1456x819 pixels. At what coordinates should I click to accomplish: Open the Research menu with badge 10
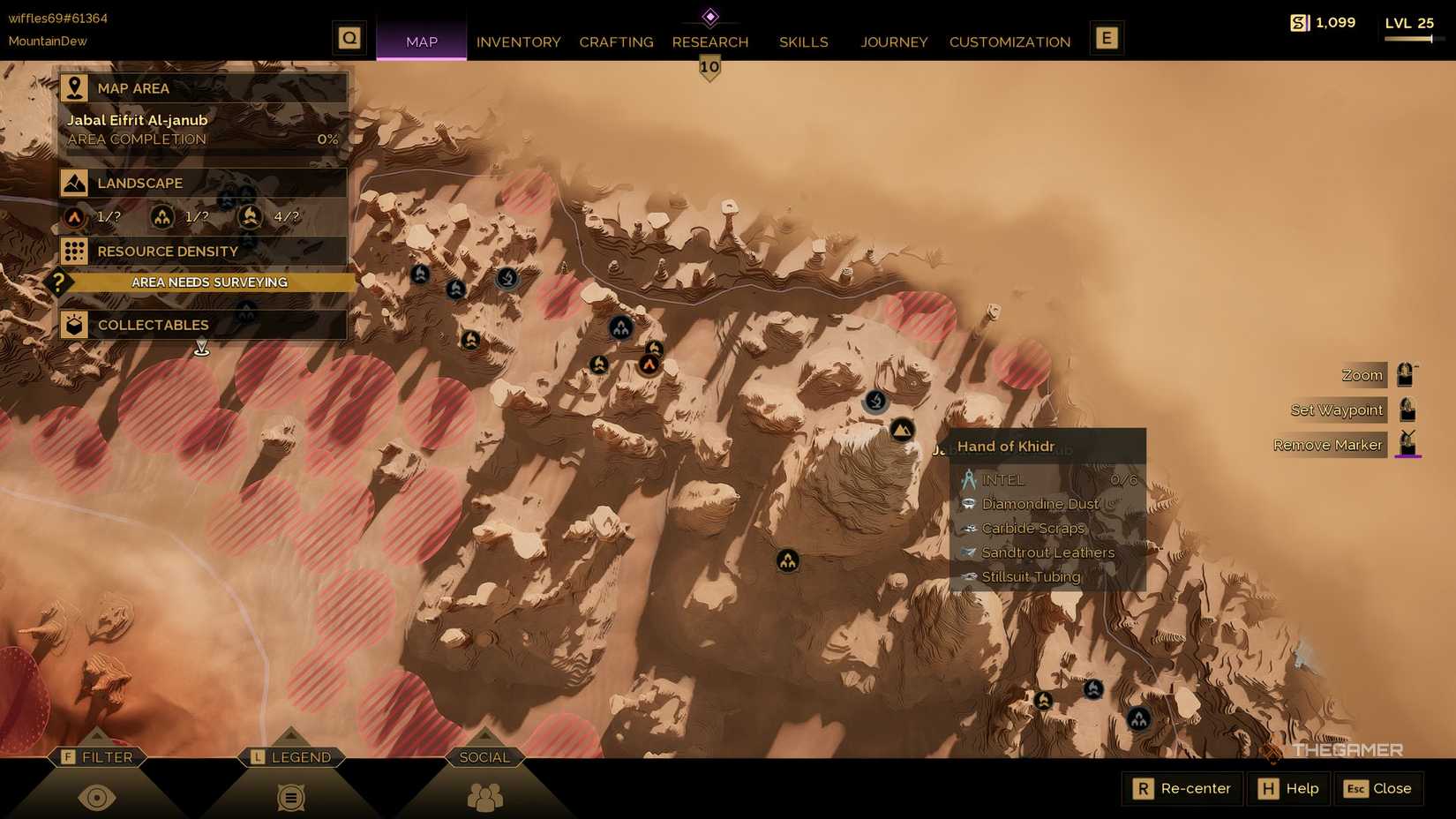(x=709, y=41)
